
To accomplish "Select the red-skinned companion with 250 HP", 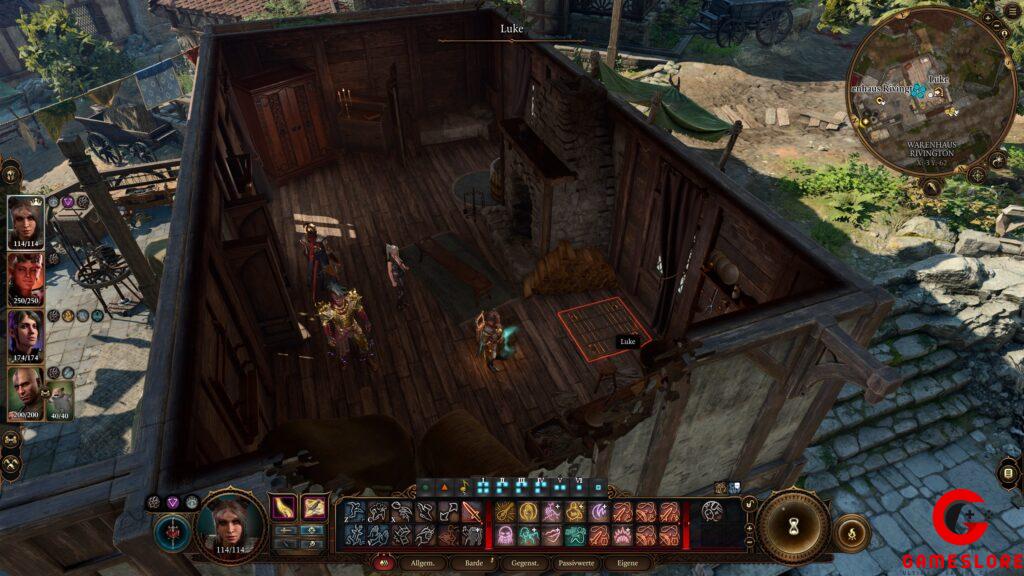I will 25,277.
